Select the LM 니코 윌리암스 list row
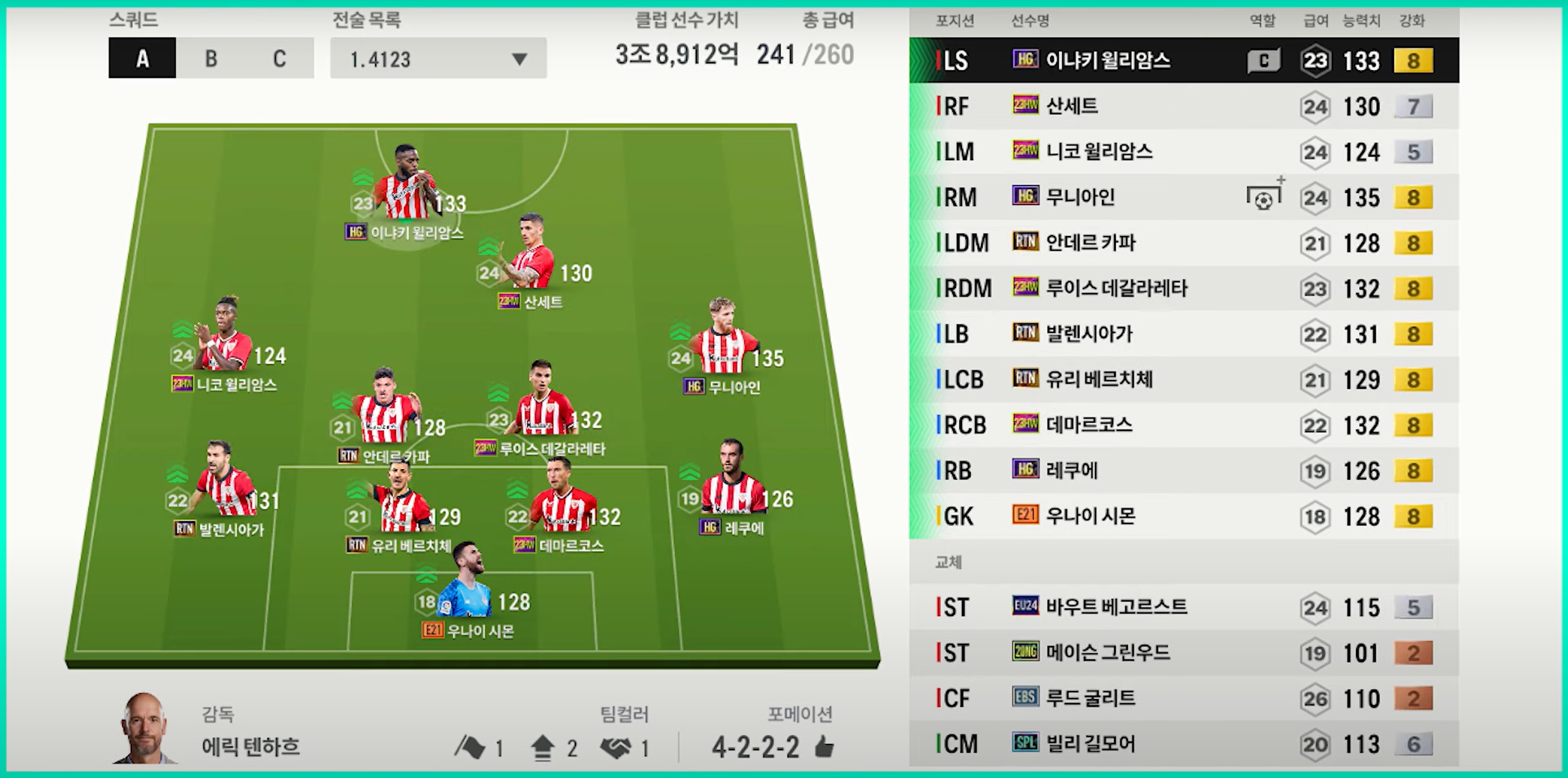Image resolution: width=1568 pixels, height=778 pixels. [1183, 151]
